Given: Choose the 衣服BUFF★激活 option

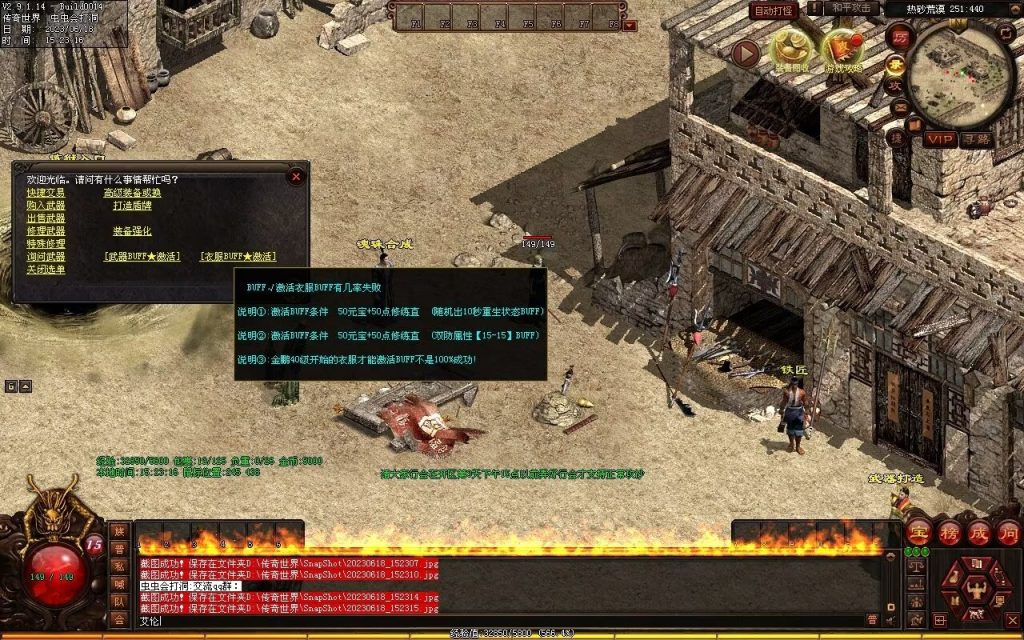Looking at the screenshot, I should pos(238,257).
